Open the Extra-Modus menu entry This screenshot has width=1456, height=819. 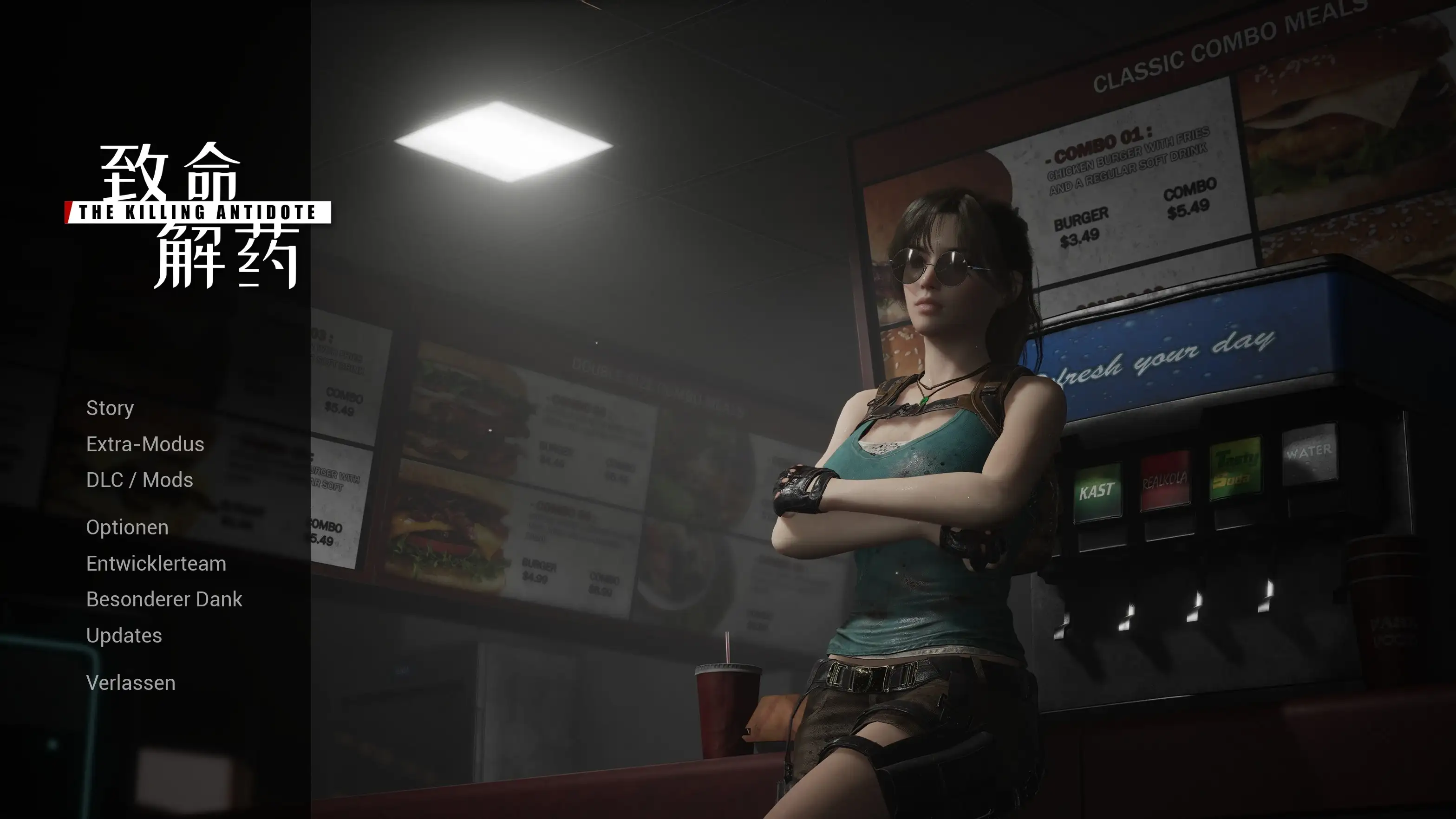point(145,445)
